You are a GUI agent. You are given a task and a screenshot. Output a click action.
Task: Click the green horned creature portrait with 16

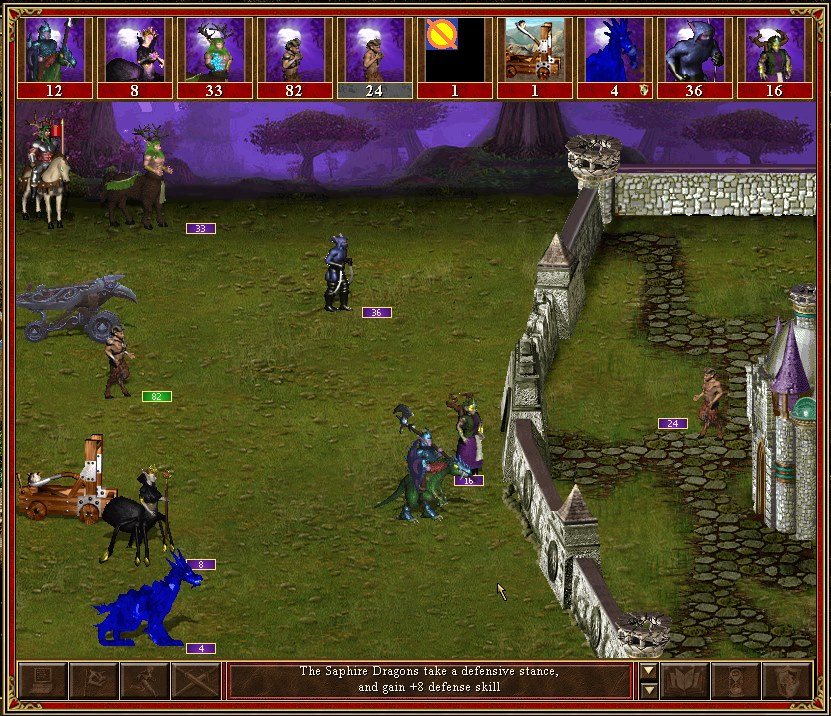[774, 50]
